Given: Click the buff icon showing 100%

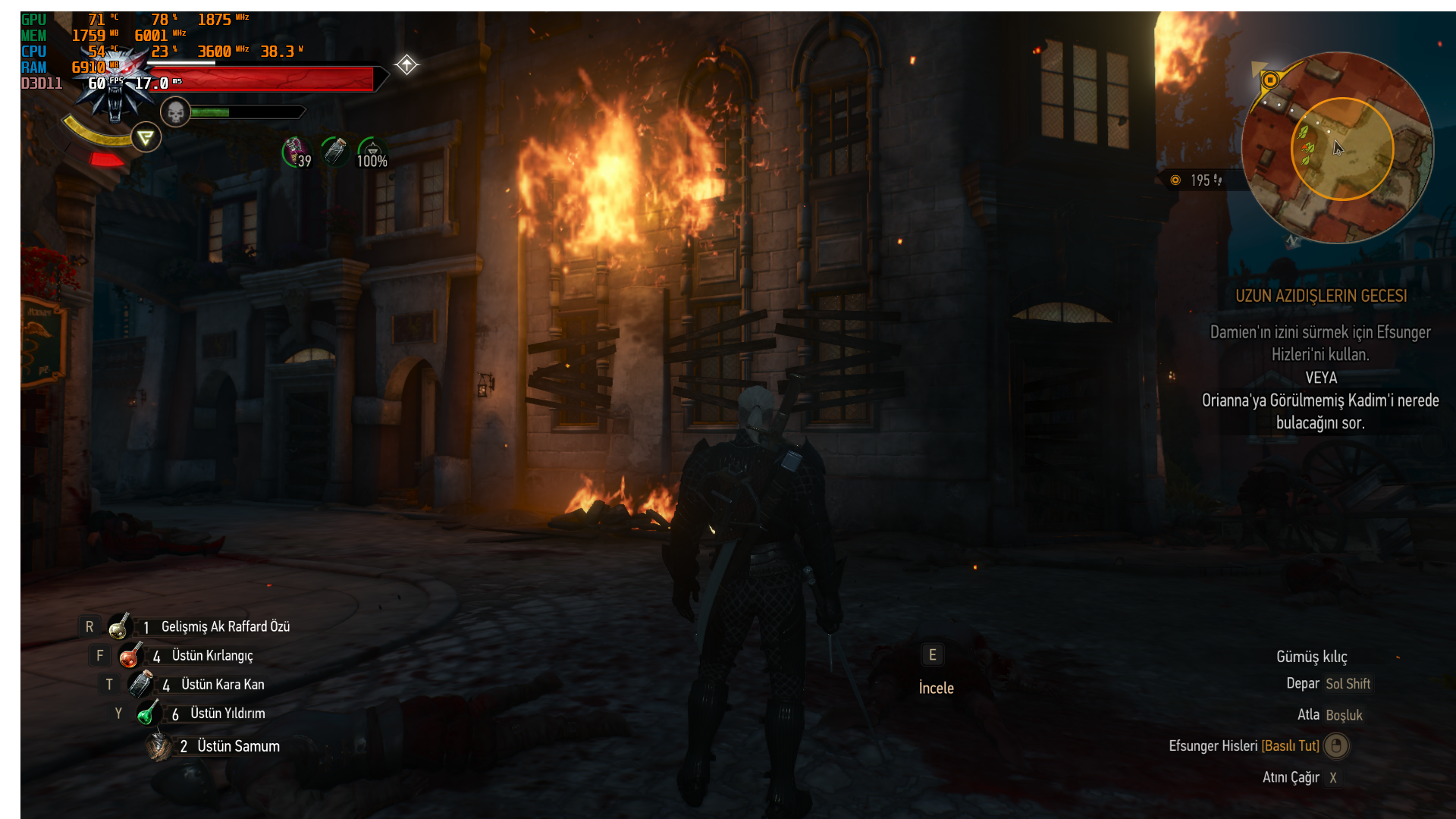Looking at the screenshot, I should (x=372, y=152).
